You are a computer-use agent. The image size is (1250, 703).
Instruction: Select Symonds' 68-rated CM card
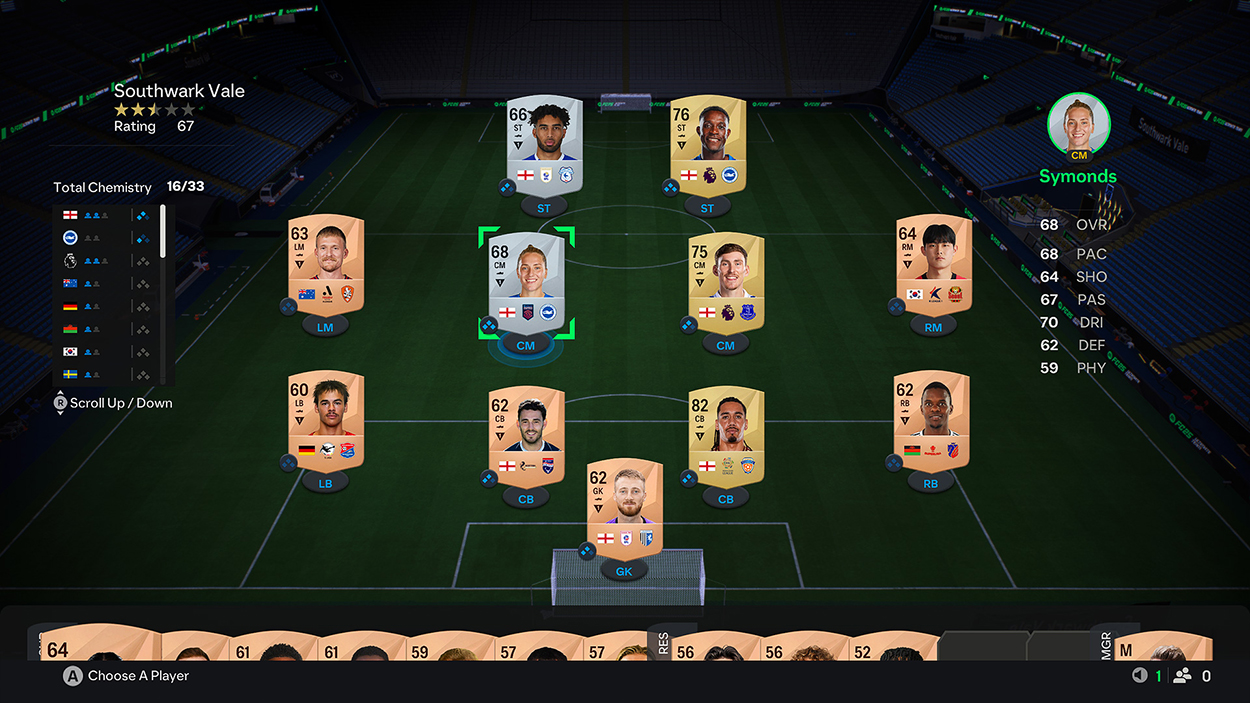pyautogui.click(x=526, y=279)
